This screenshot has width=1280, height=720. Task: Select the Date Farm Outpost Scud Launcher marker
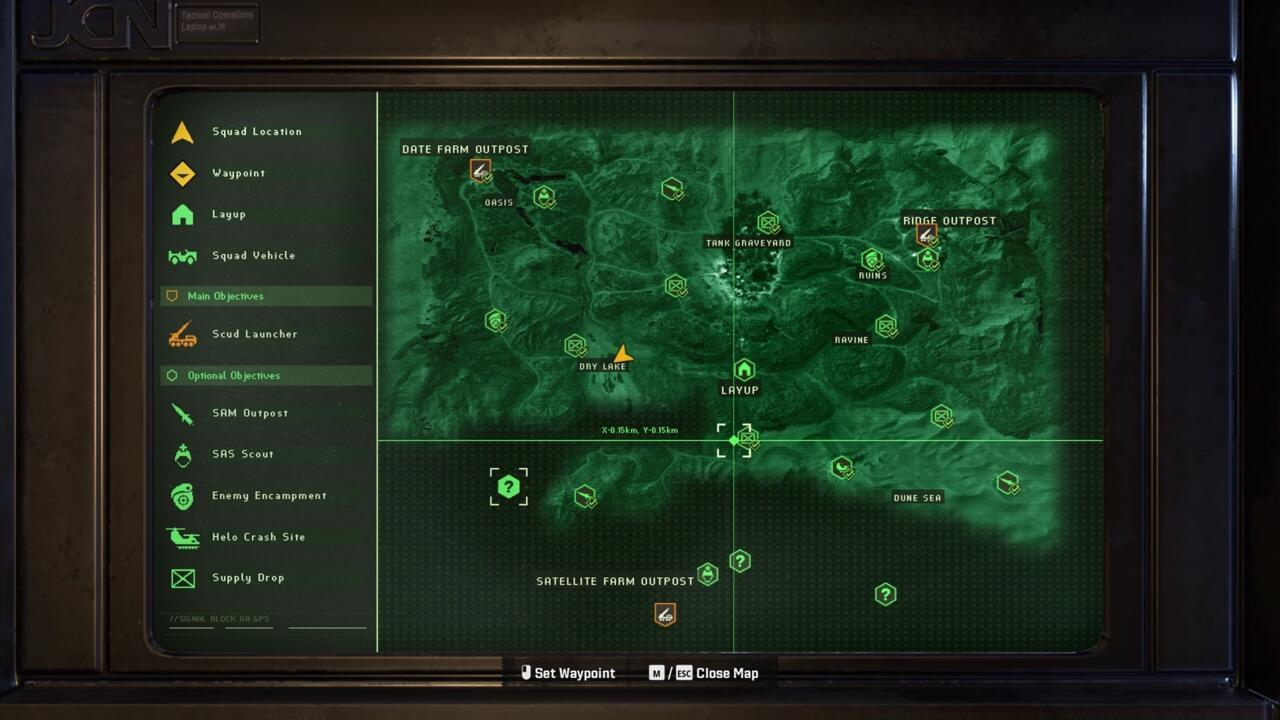click(480, 170)
